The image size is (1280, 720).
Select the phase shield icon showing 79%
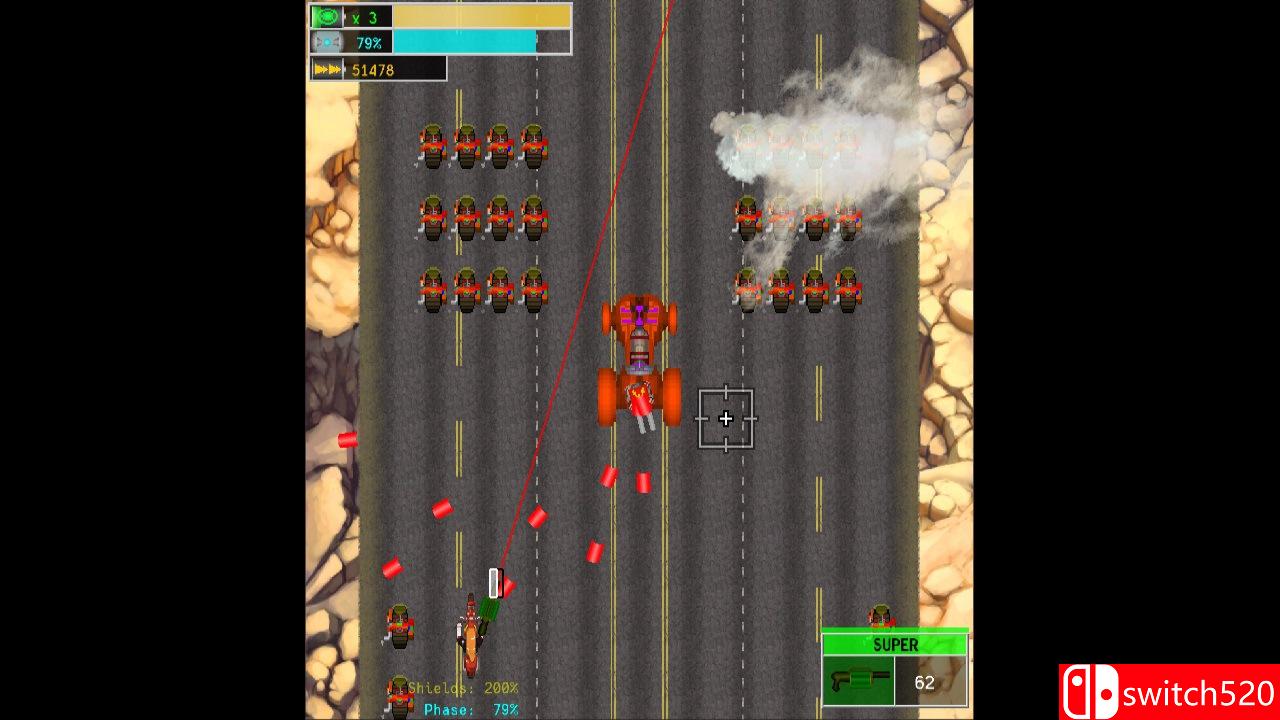(325, 42)
